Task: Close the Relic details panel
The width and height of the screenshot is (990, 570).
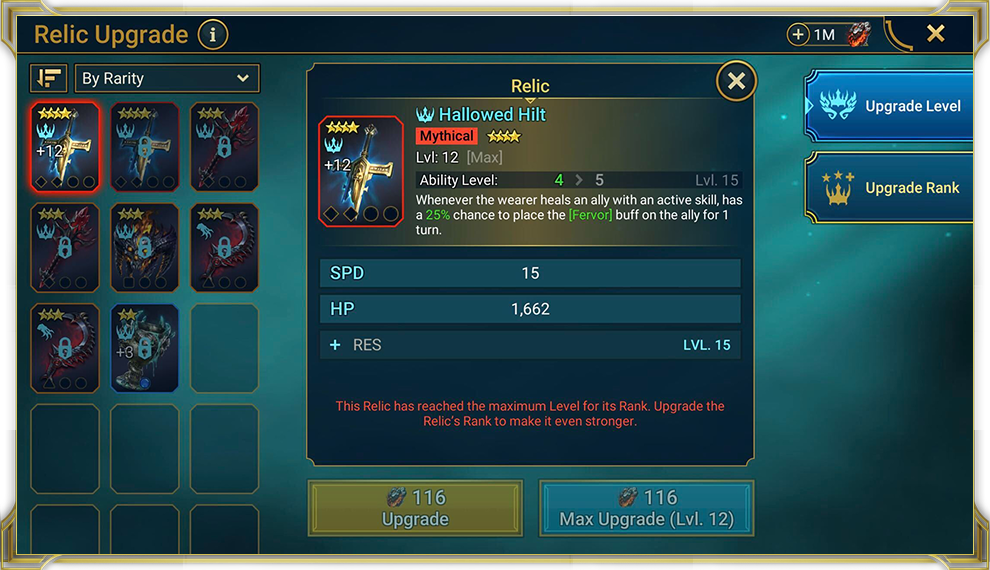Action: click(x=736, y=82)
